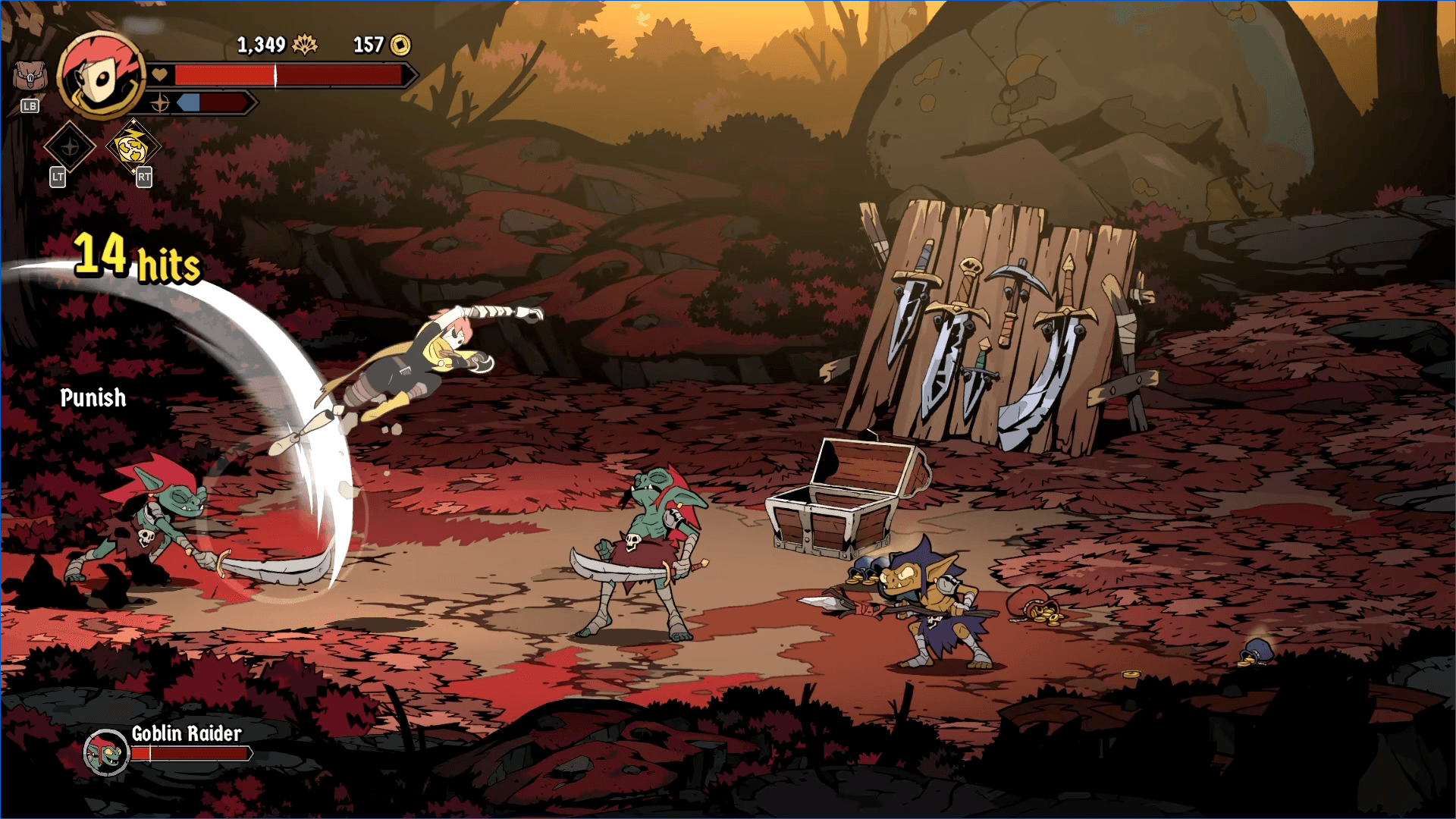Open the satchel bag inventory icon

click(30, 76)
